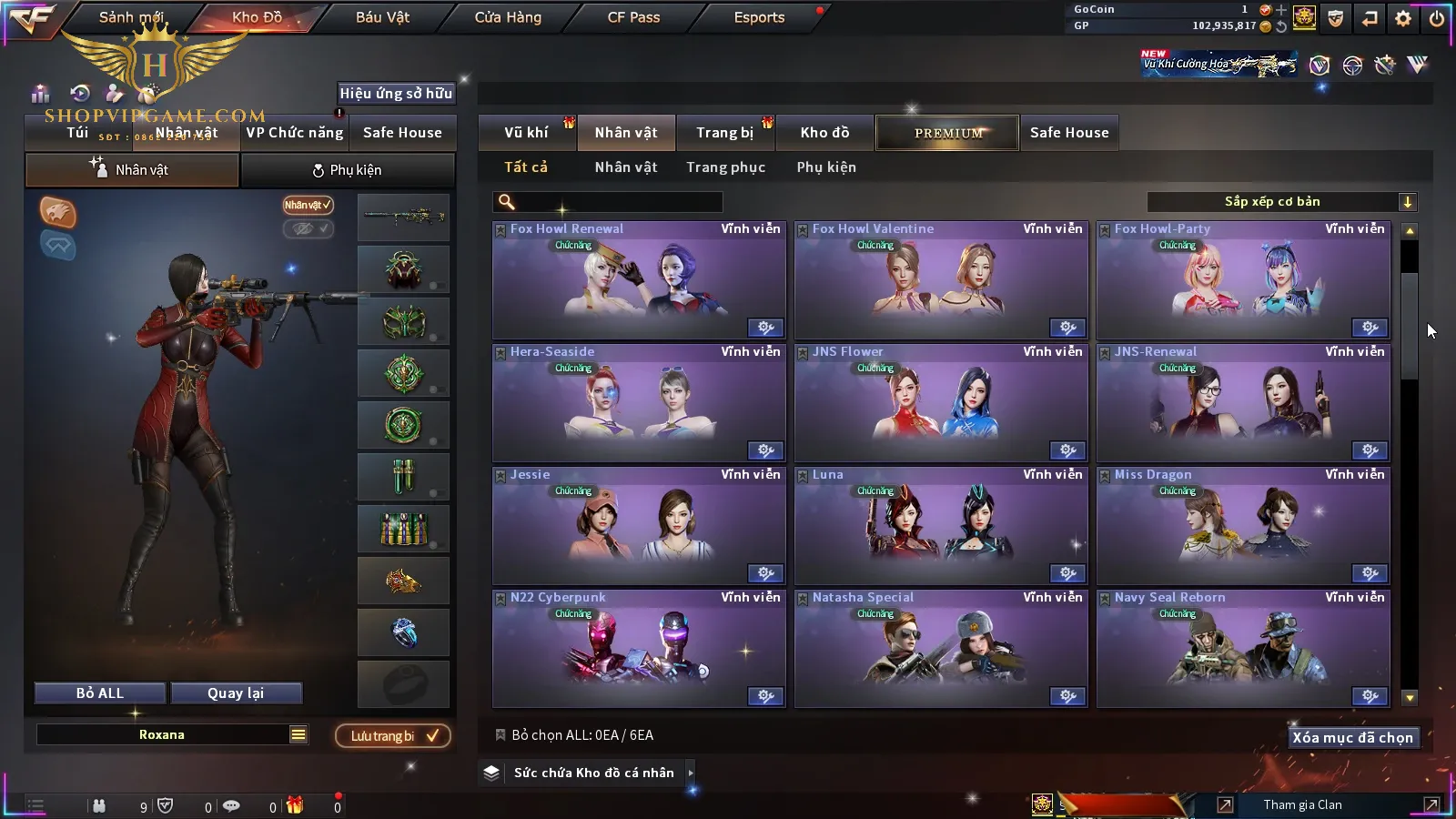Open the Sắp xếp cơ bản sort dropdown
The image size is (1456, 819).
click(1281, 202)
